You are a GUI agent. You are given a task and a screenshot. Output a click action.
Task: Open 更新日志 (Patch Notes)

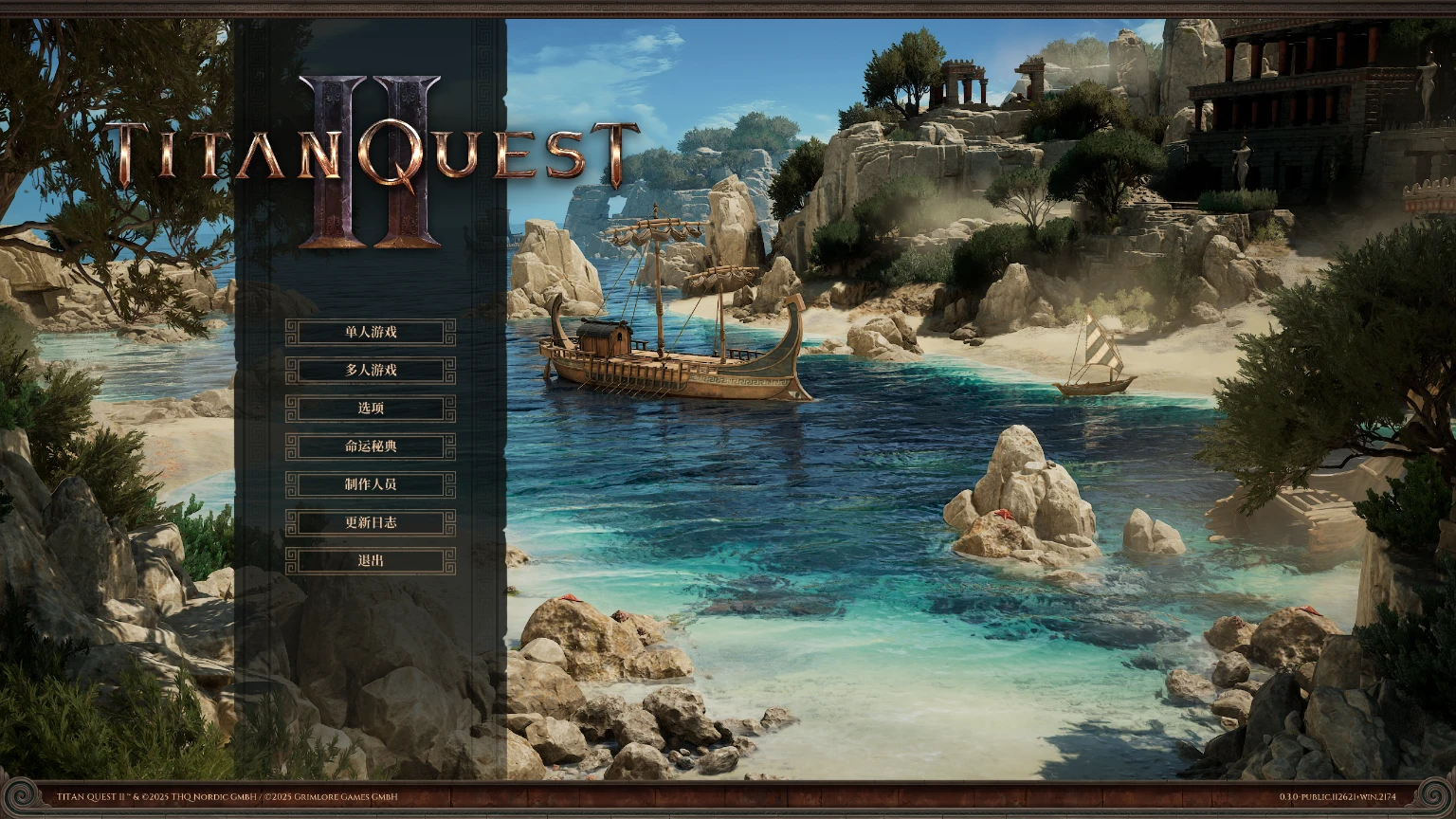click(x=370, y=523)
